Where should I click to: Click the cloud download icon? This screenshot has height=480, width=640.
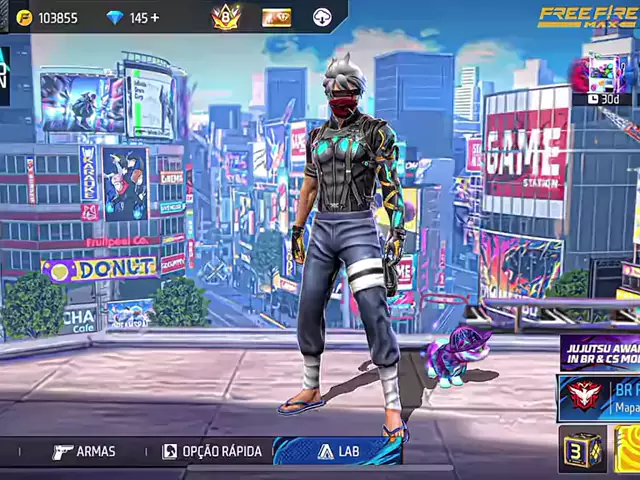(x=322, y=17)
